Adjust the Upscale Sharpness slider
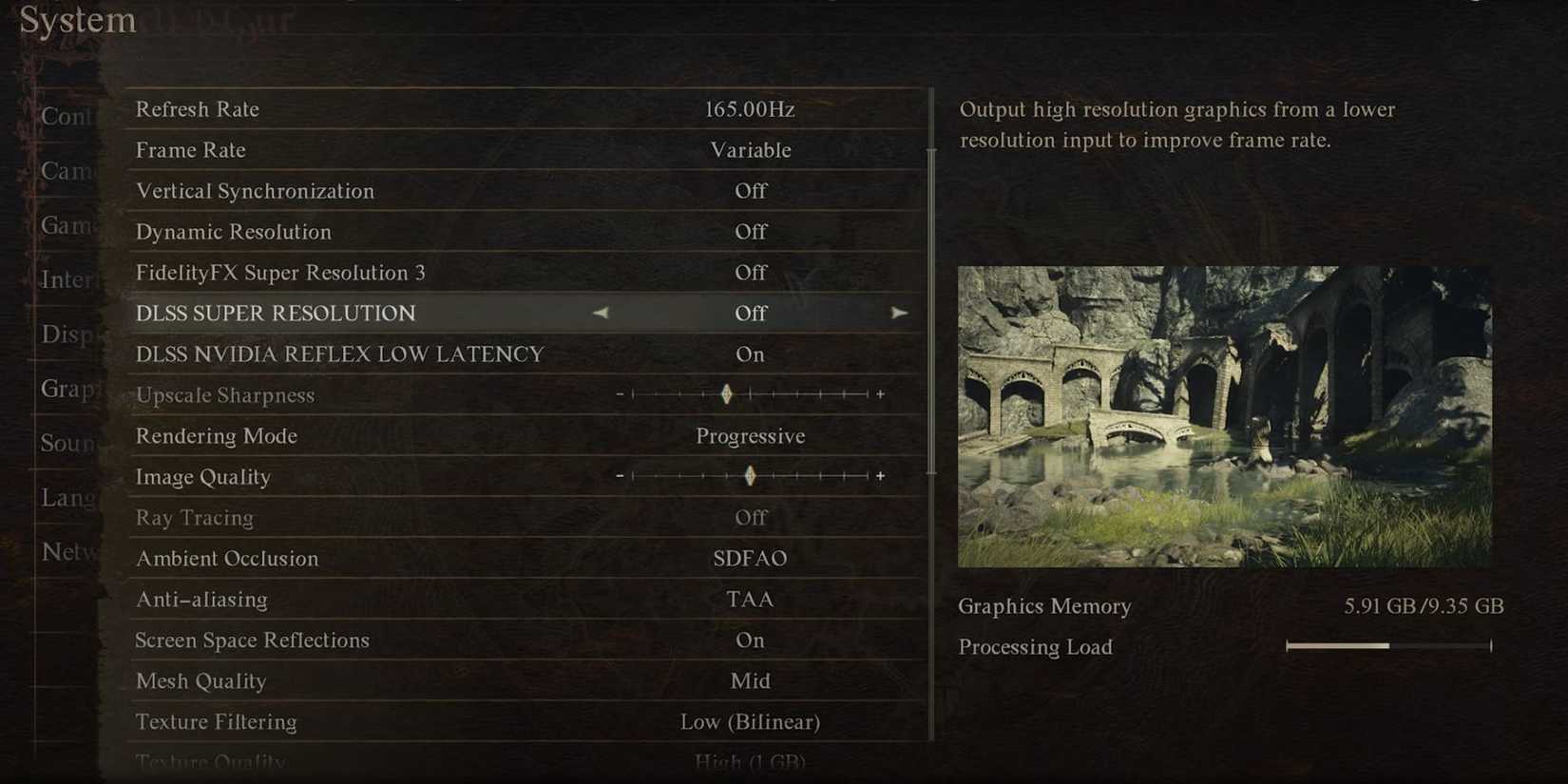The image size is (1568, 784). tap(726, 394)
